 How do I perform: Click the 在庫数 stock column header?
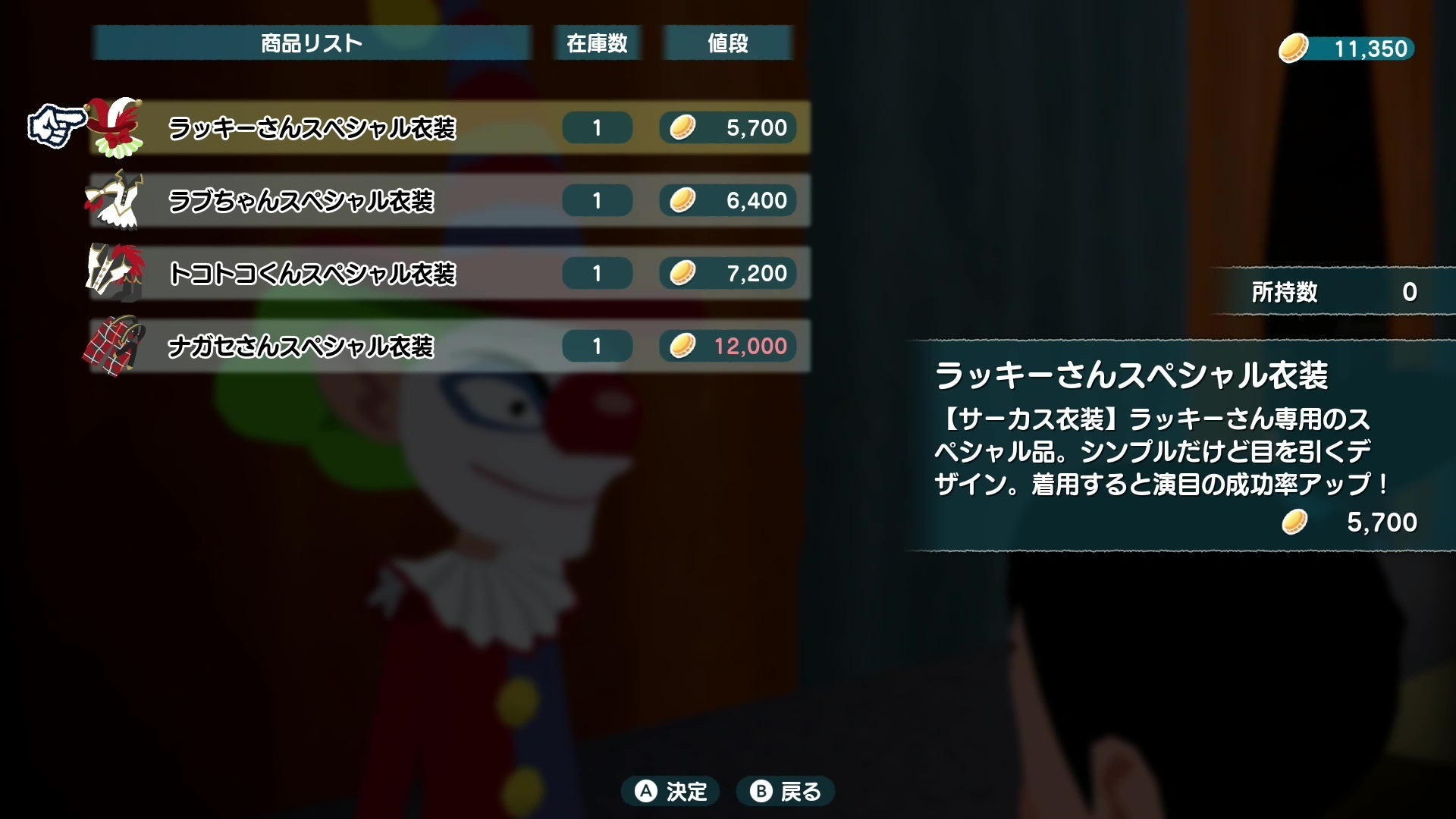(x=597, y=42)
